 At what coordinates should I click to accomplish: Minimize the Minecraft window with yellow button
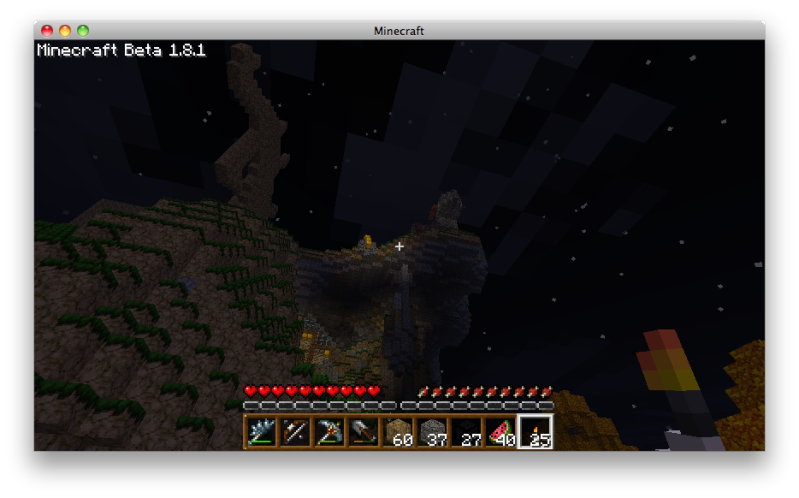tap(65, 31)
